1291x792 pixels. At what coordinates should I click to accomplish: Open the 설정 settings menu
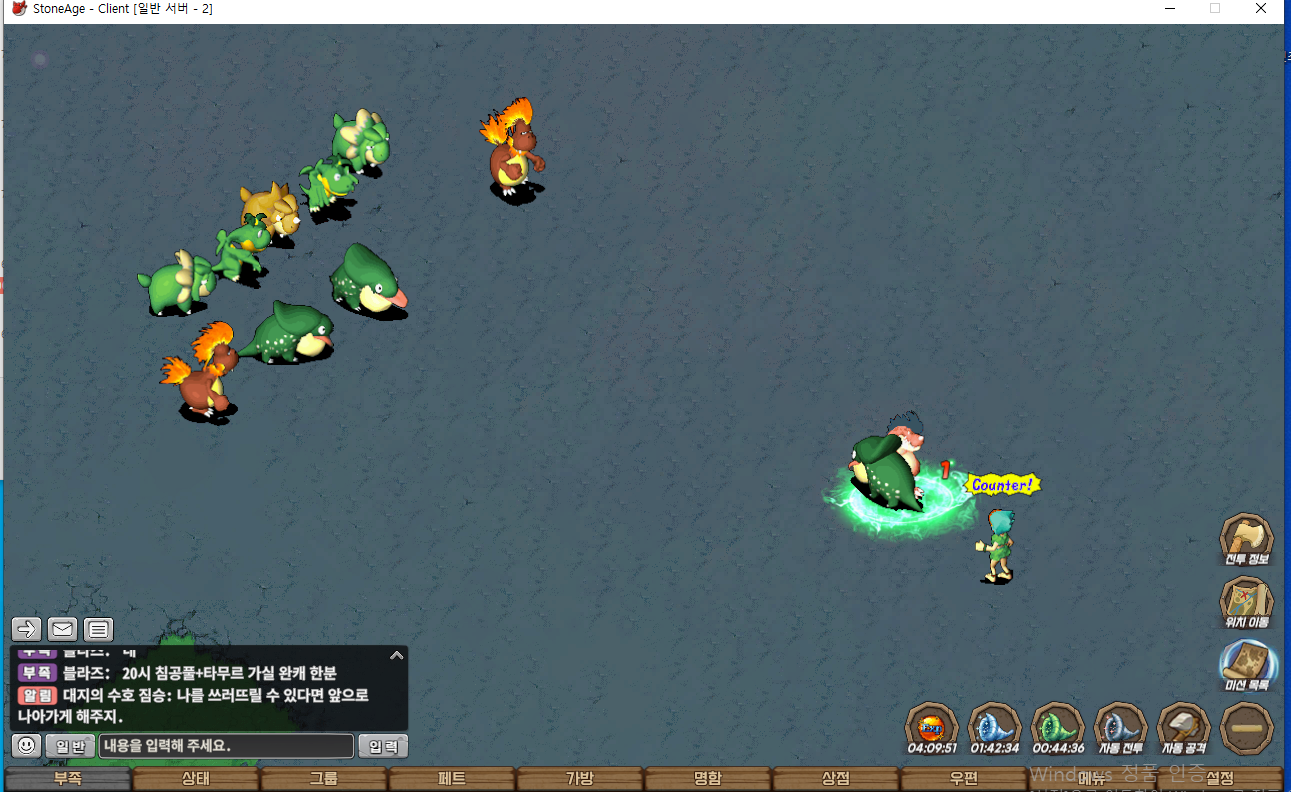(x=1220, y=779)
